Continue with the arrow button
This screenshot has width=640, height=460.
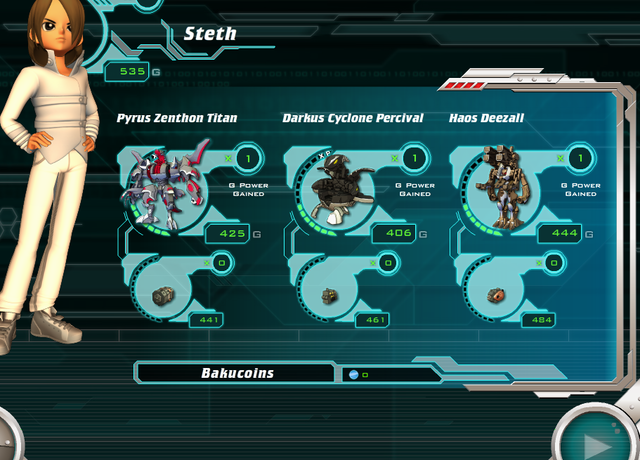click(x=599, y=441)
